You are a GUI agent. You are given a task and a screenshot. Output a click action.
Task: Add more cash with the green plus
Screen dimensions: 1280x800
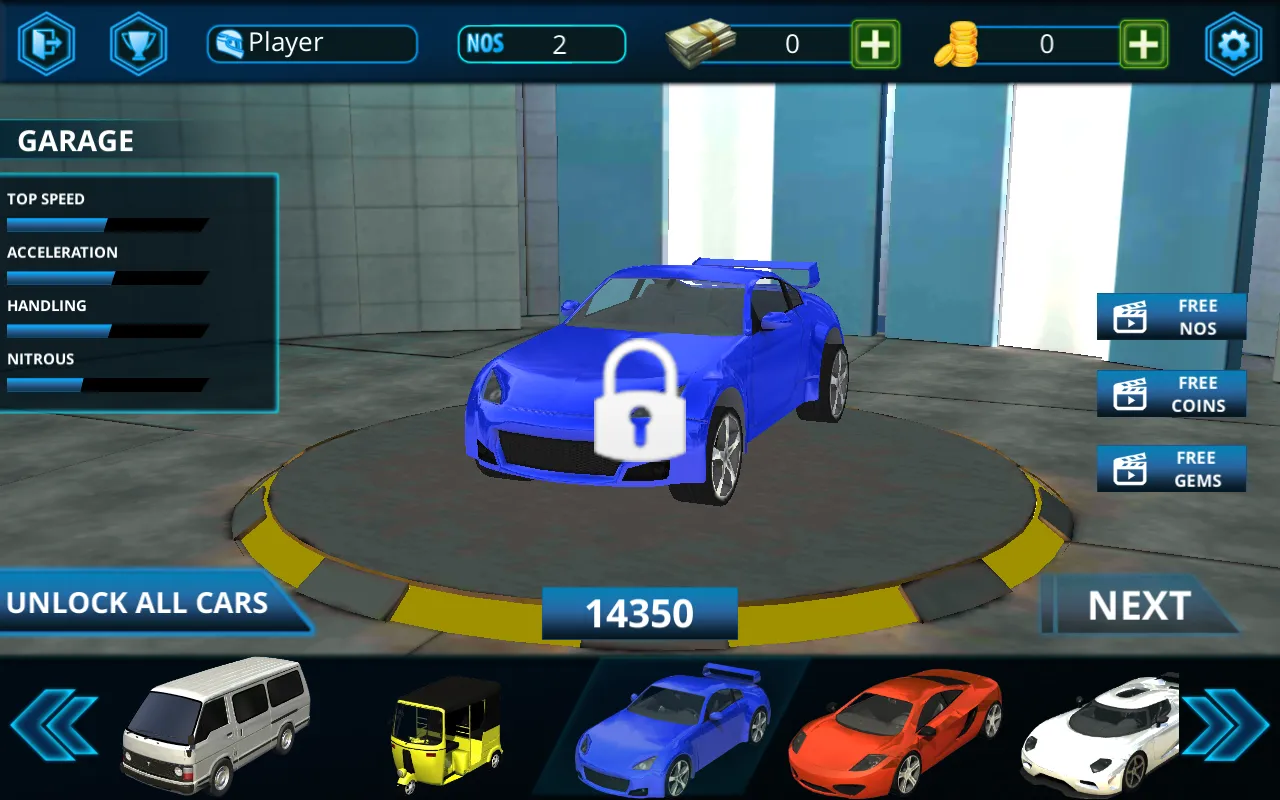[877, 43]
